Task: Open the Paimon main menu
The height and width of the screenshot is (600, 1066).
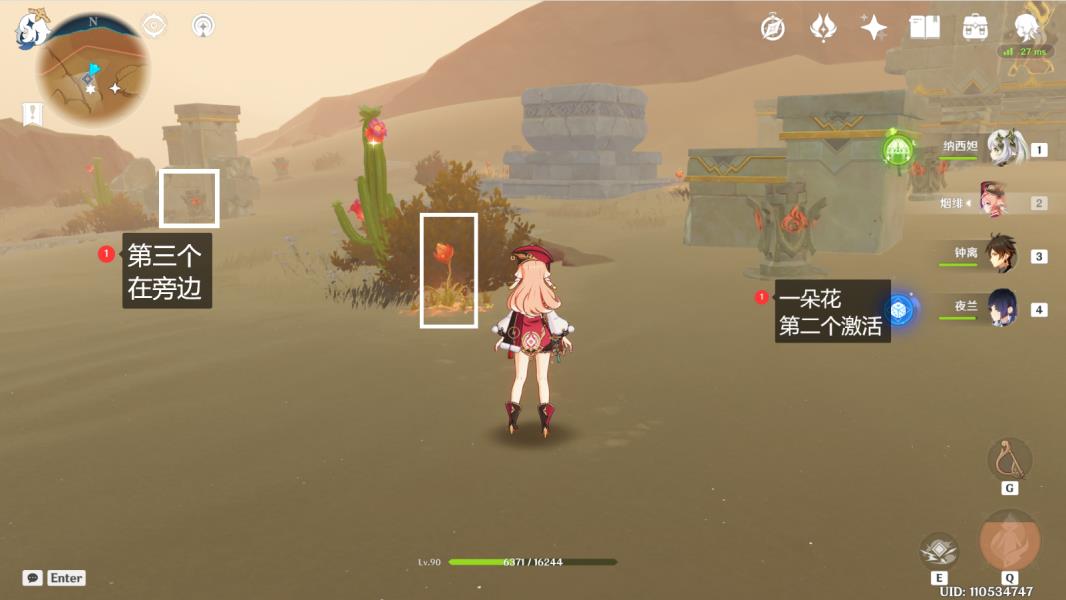Action: pyautogui.click(x=32, y=28)
